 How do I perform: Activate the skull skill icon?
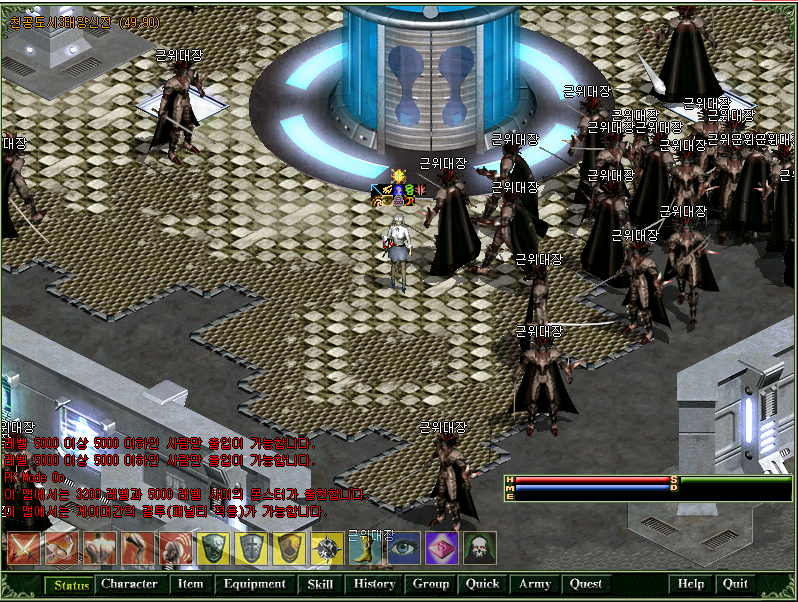tap(479, 549)
